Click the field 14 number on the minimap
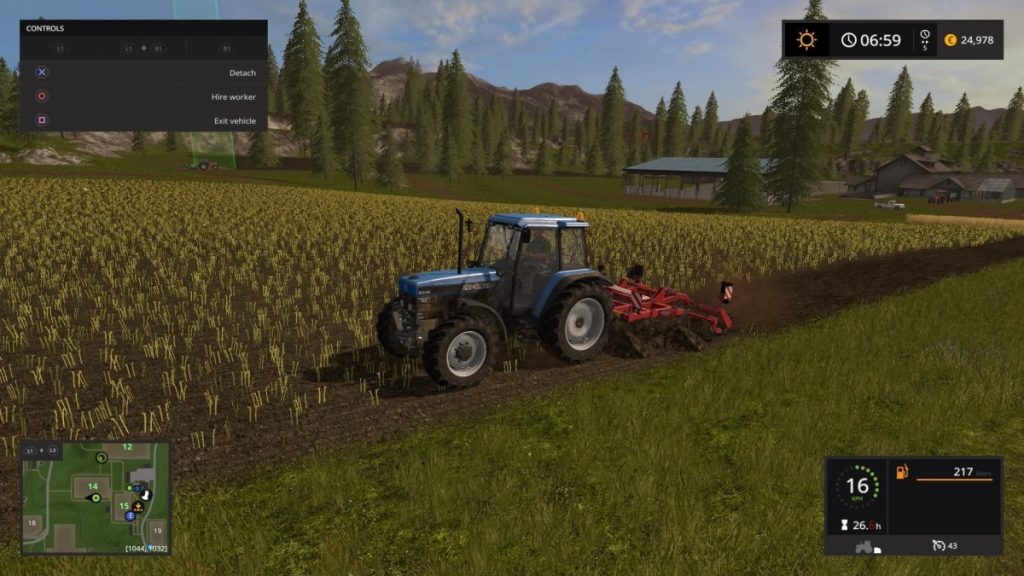This screenshot has height=576, width=1024. click(x=92, y=486)
